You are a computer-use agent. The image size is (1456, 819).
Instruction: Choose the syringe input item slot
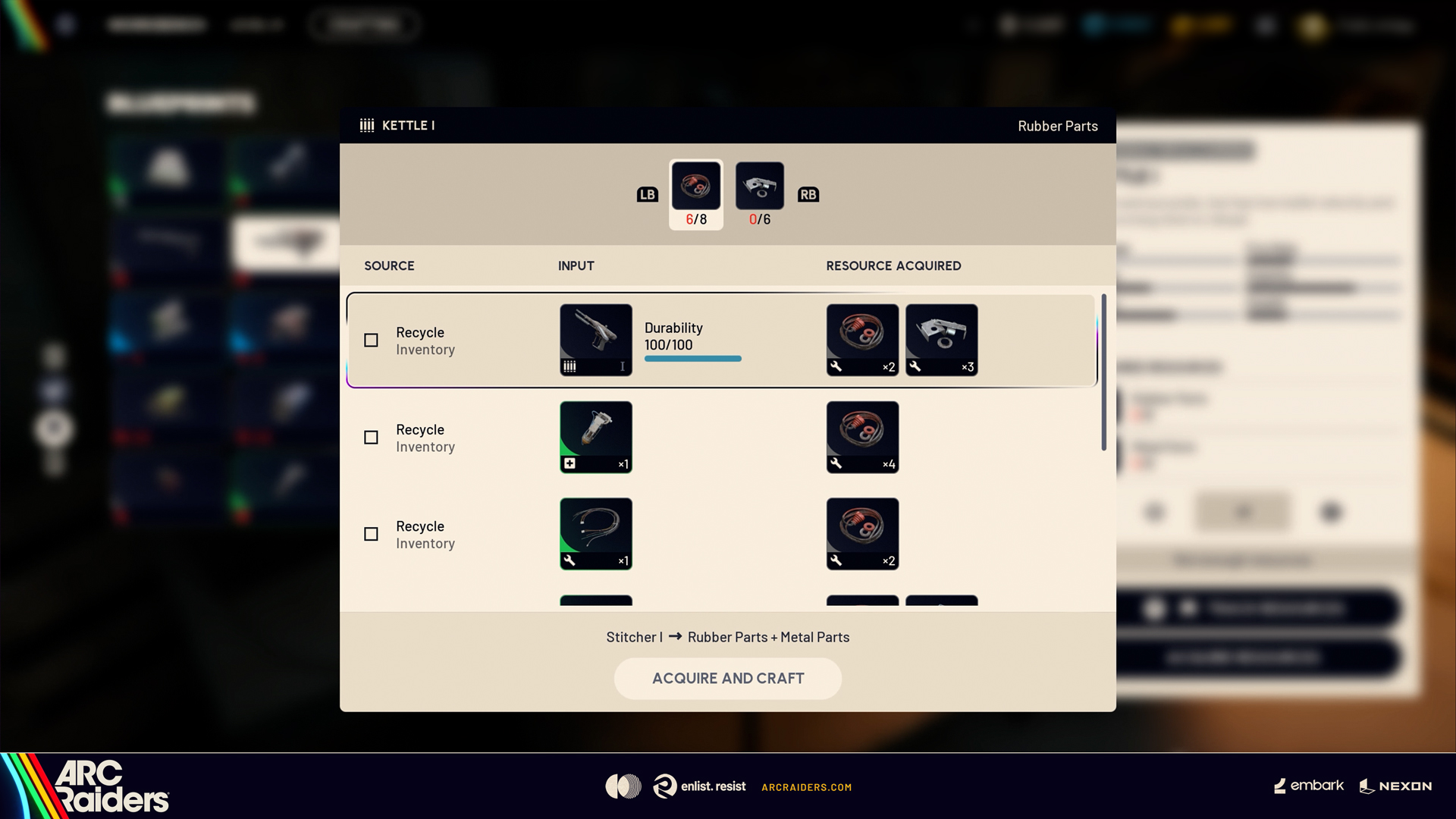coord(595,437)
